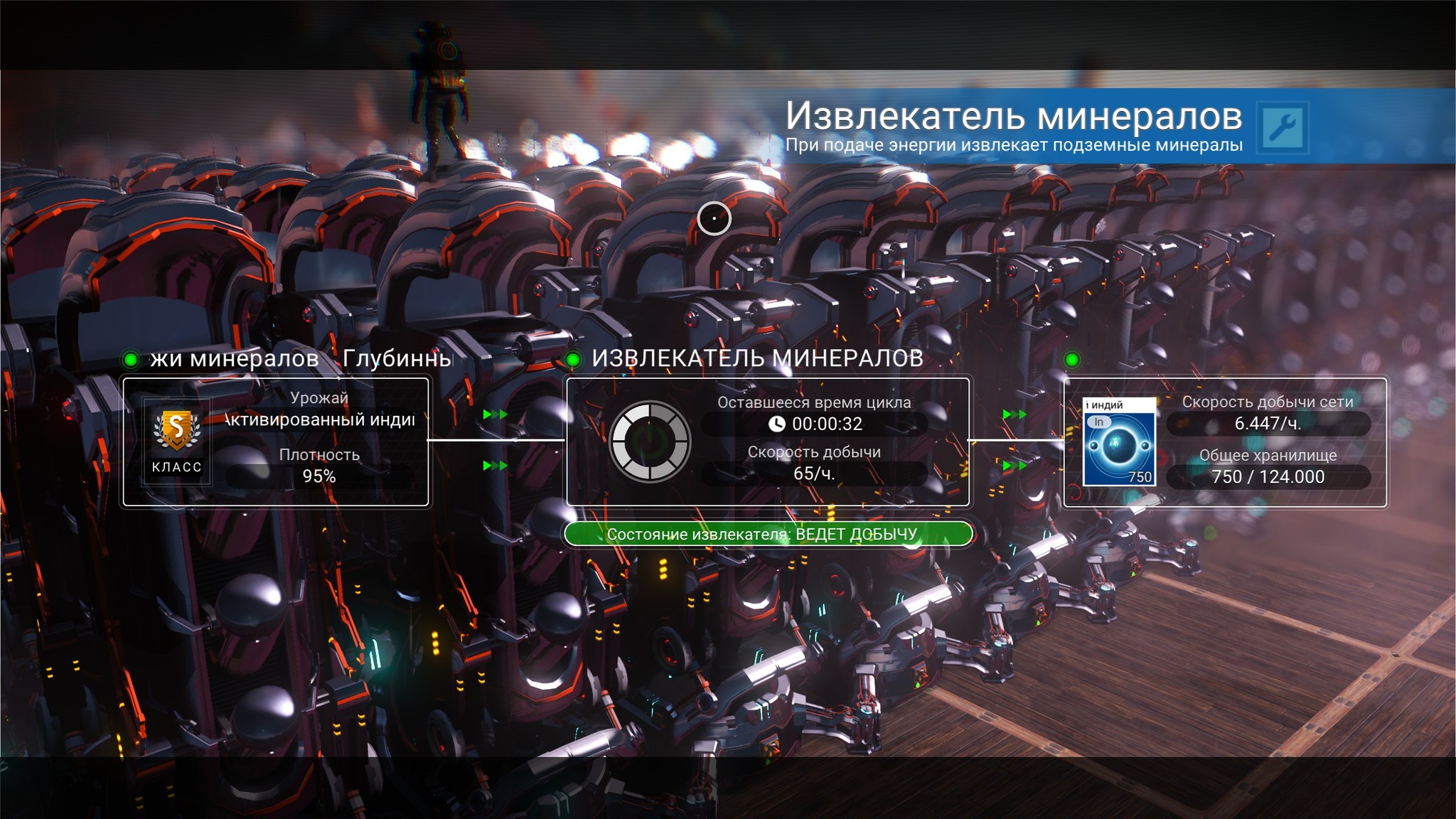This screenshot has width=1456, height=819.
Task: Click the S class badge icon
Action: (176, 431)
